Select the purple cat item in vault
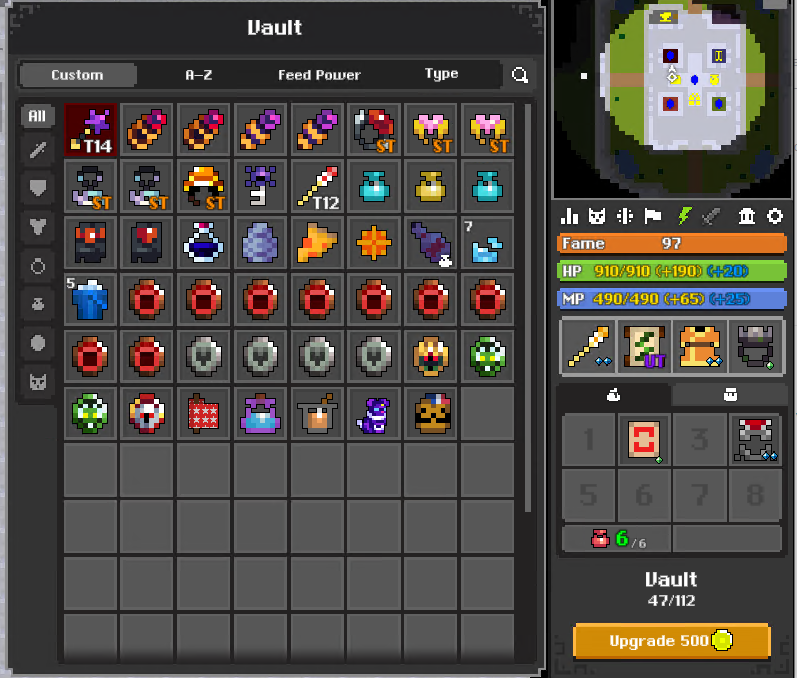This screenshot has width=797, height=678. coord(376,413)
